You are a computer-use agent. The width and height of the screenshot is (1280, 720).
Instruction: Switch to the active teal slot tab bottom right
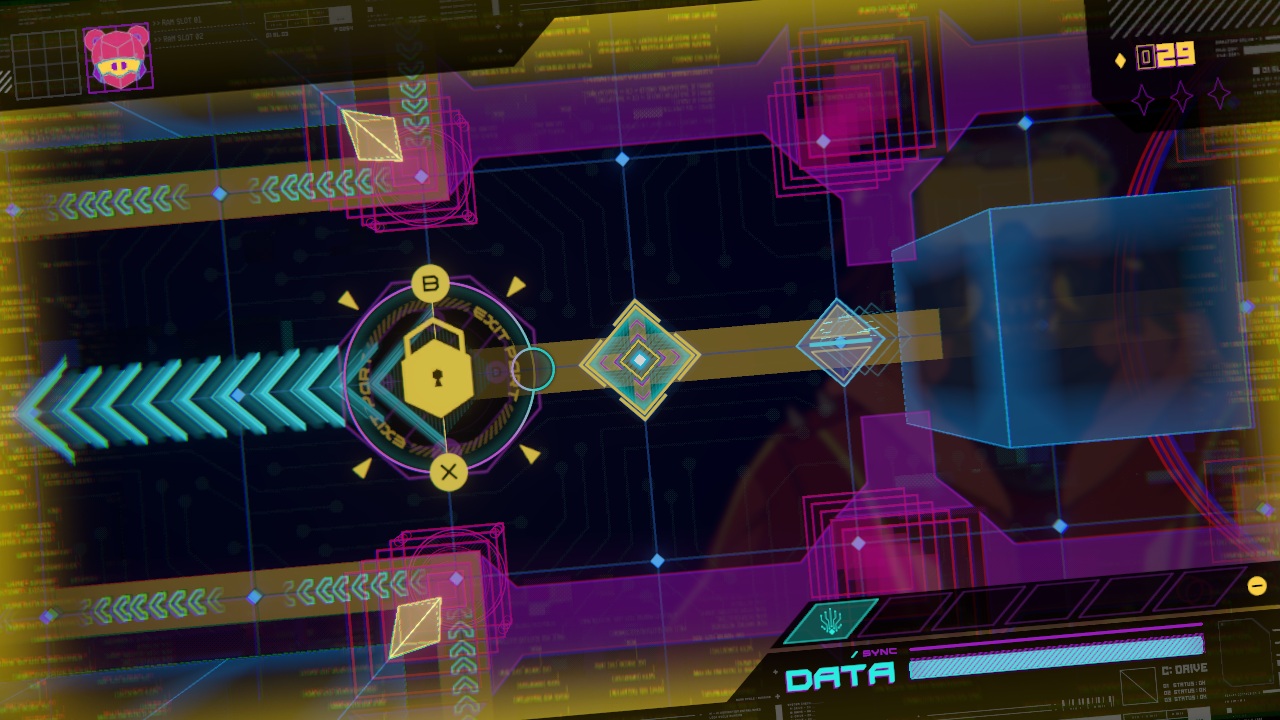coord(832,619)
